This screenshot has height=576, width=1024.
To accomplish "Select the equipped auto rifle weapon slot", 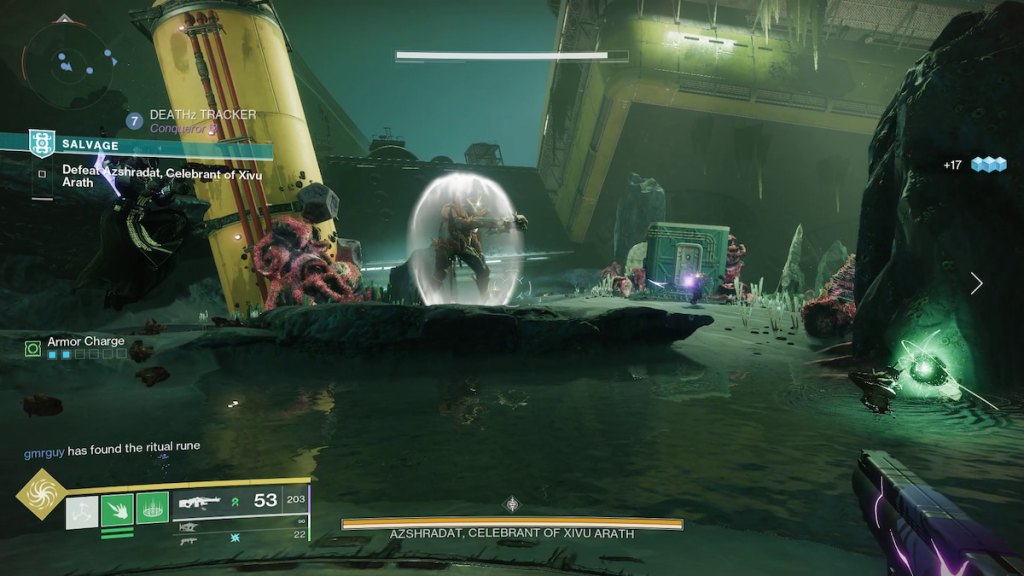I will (x=200, y=502).
